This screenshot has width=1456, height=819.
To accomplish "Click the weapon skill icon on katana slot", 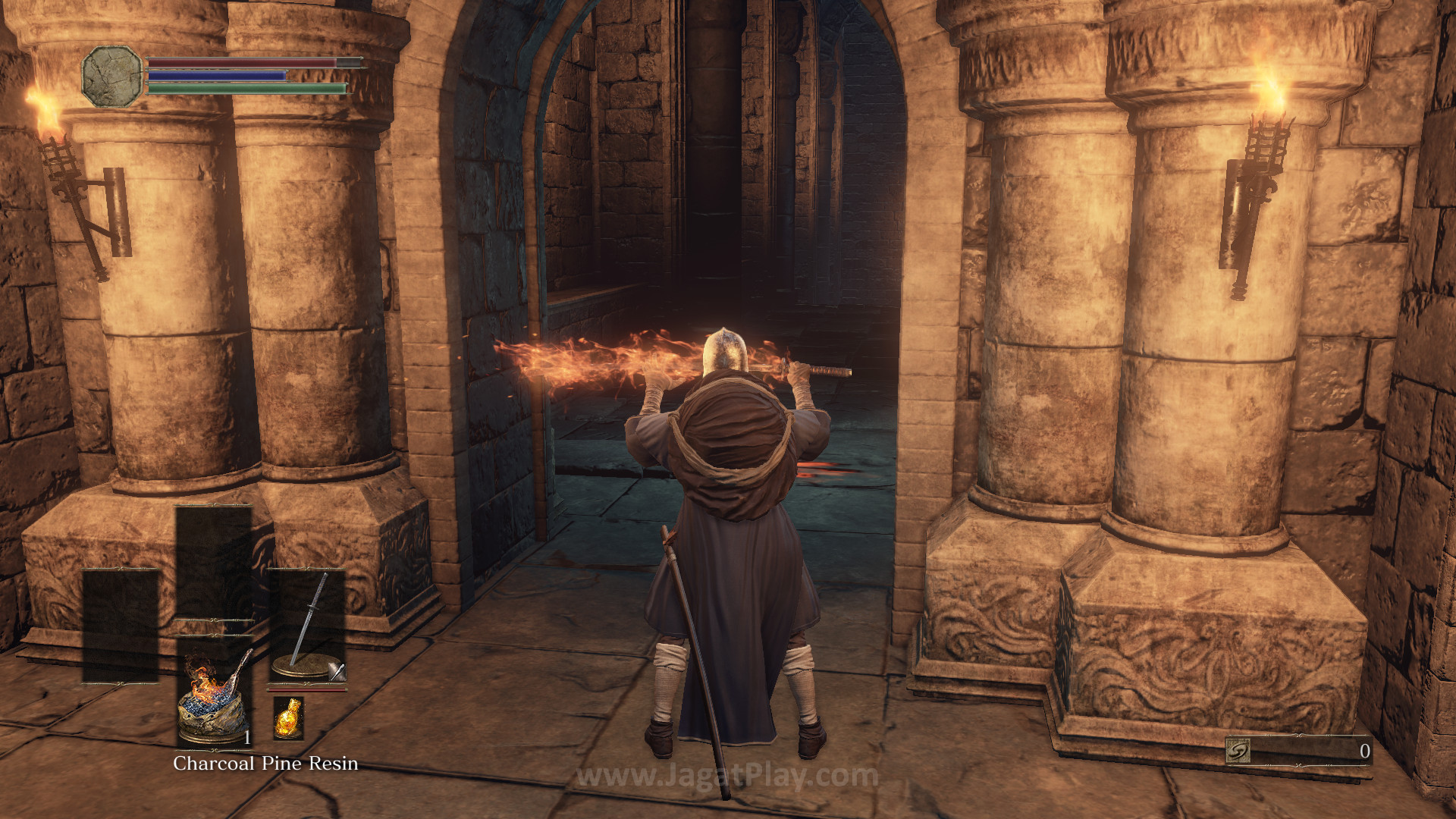I will coord(337,671).
